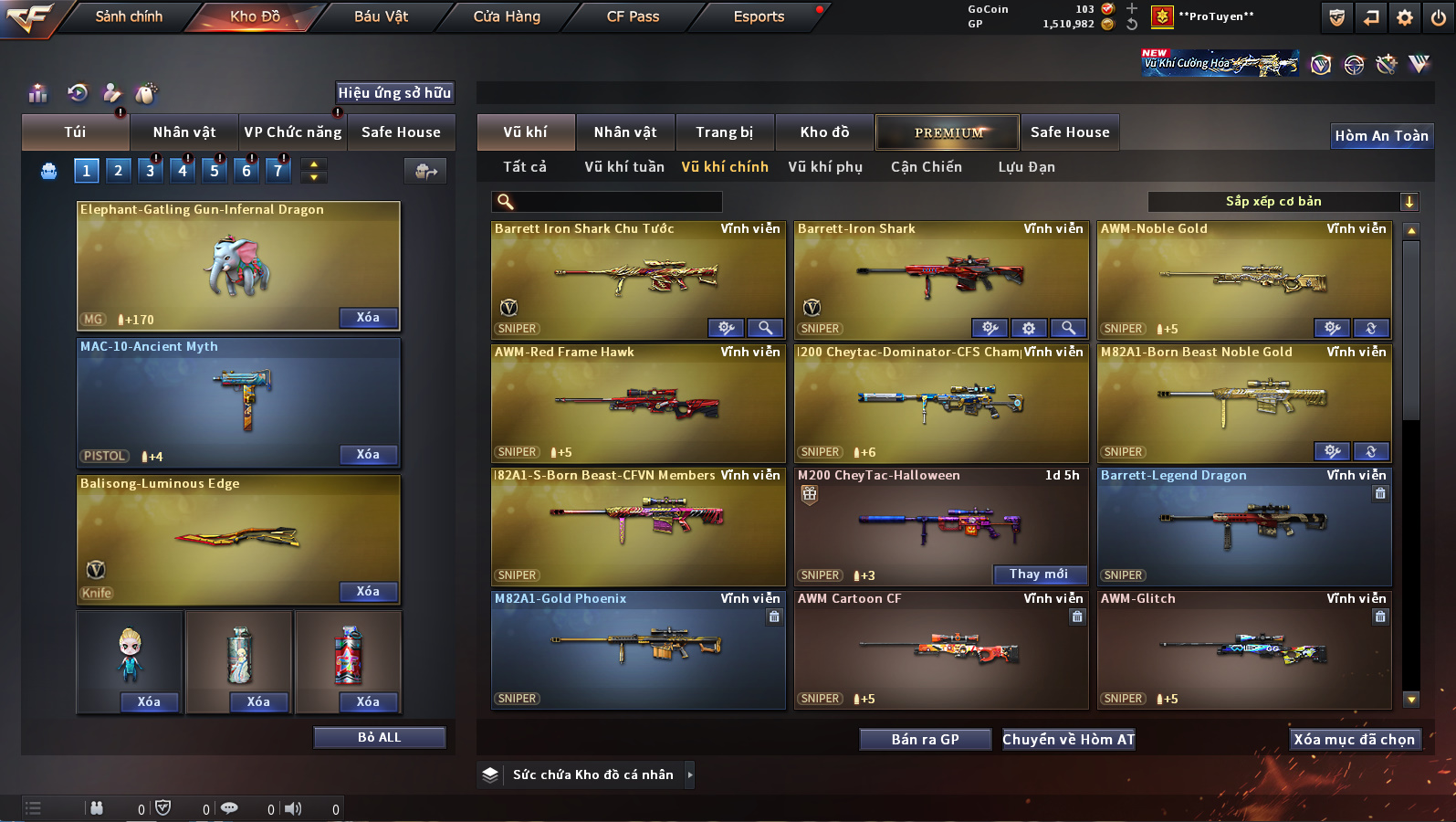Switch to the Esports section
The height and width of the screenshot is (822, 1456).
(x=759, y=16)
